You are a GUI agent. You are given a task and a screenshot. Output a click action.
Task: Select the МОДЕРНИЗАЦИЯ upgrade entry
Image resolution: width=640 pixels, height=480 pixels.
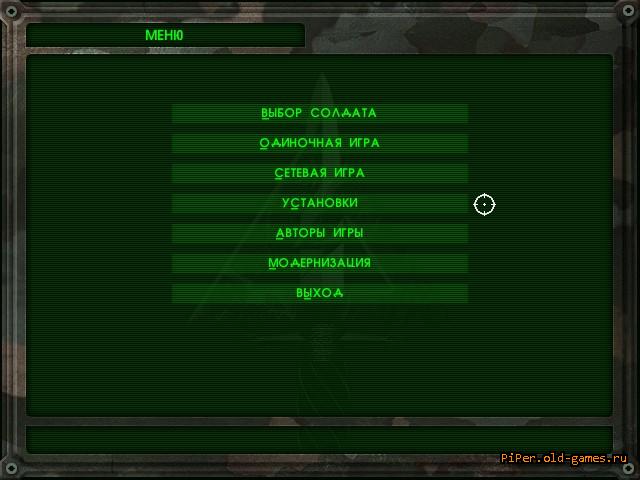click(x=319, y=263)
